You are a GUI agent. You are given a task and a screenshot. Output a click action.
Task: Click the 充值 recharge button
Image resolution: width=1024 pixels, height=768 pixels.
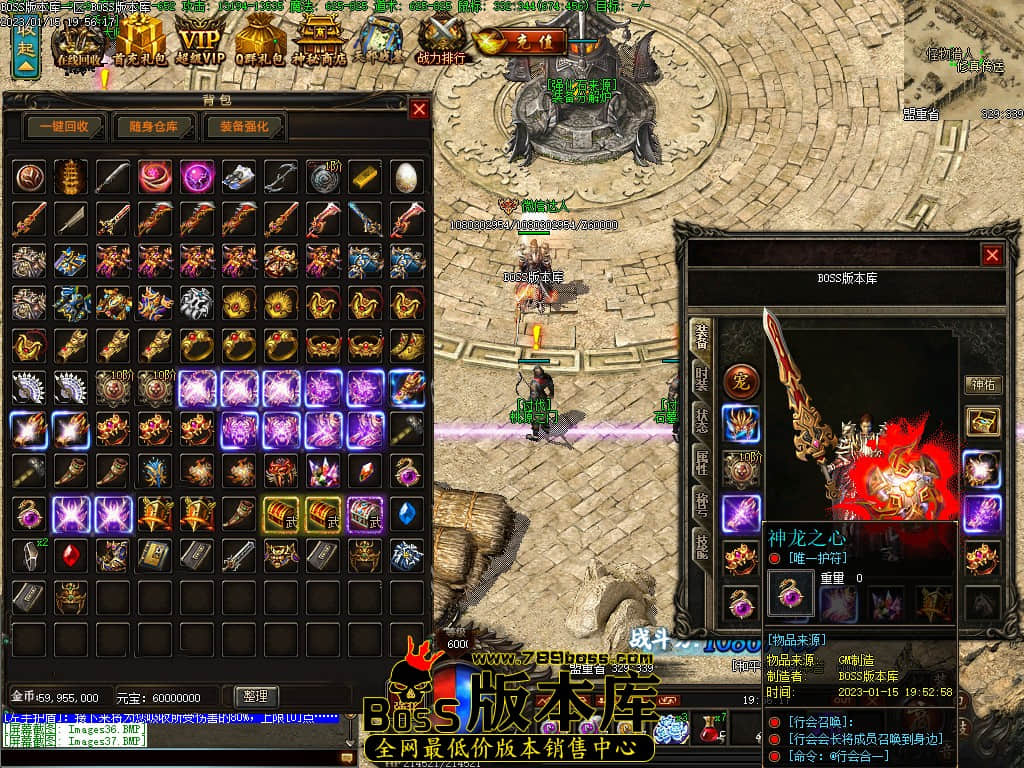(521, 42)
